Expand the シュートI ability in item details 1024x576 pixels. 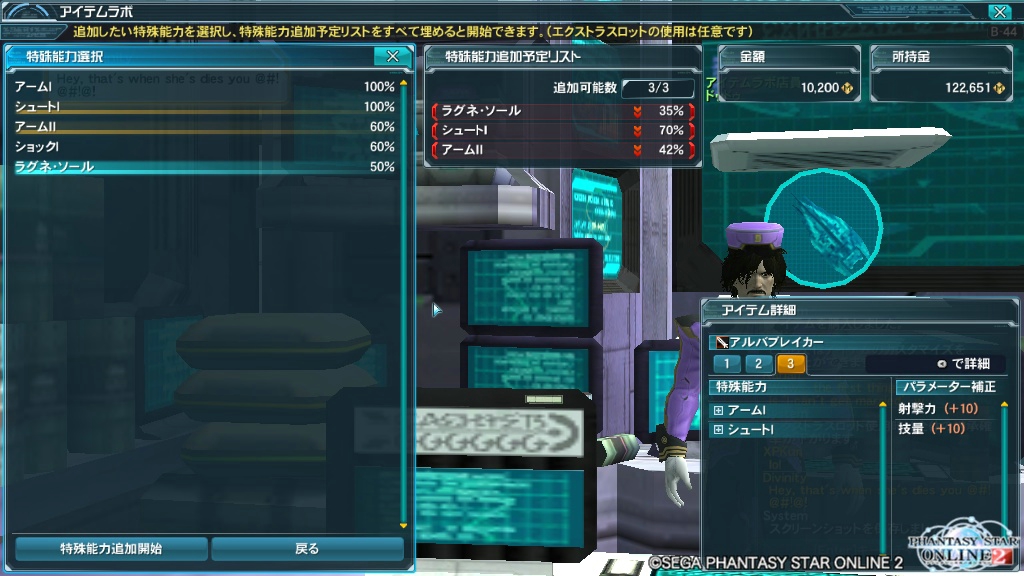pos(718,430)
